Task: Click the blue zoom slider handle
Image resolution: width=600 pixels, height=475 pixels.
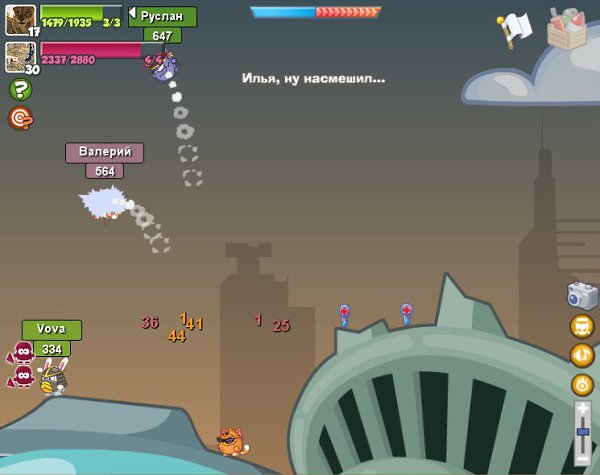Action: (583, 431)
